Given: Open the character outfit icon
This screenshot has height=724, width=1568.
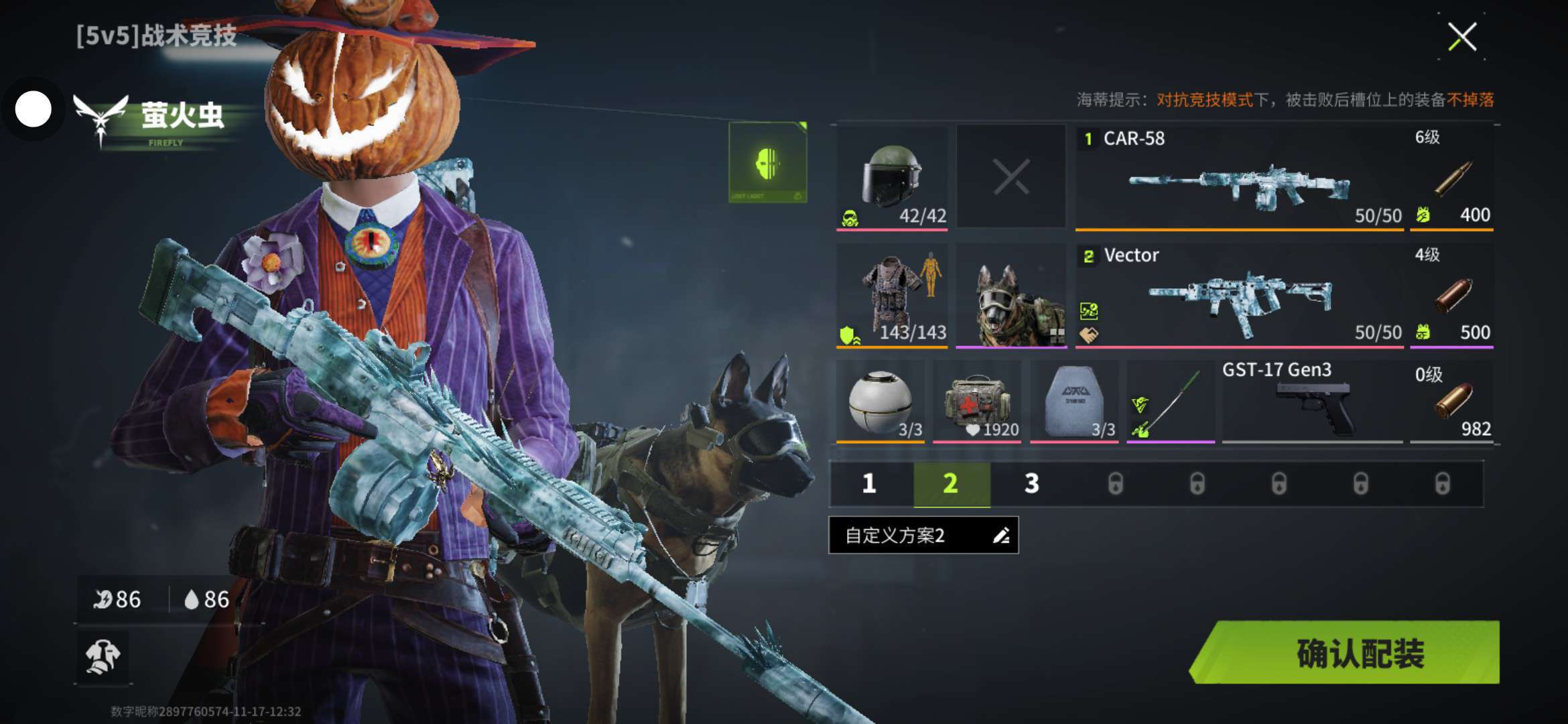Looking at the screenshot, I should pos(103,656).
